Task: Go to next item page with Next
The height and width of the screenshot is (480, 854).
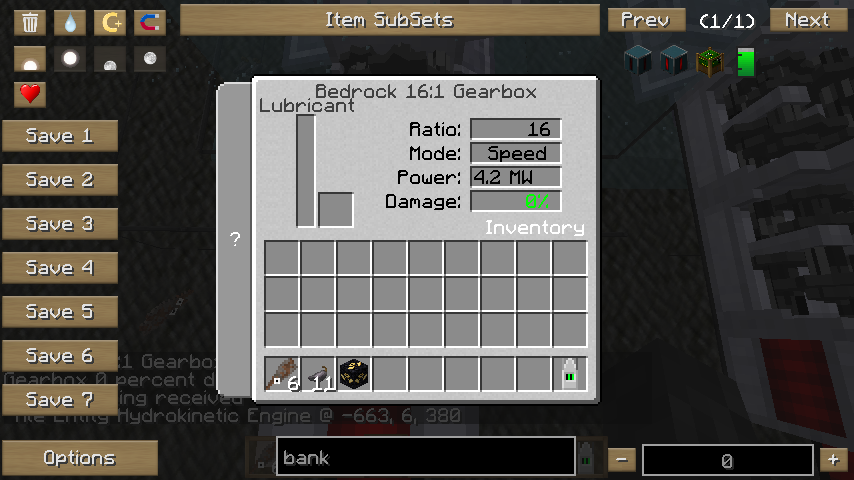Action: (806, 20)
